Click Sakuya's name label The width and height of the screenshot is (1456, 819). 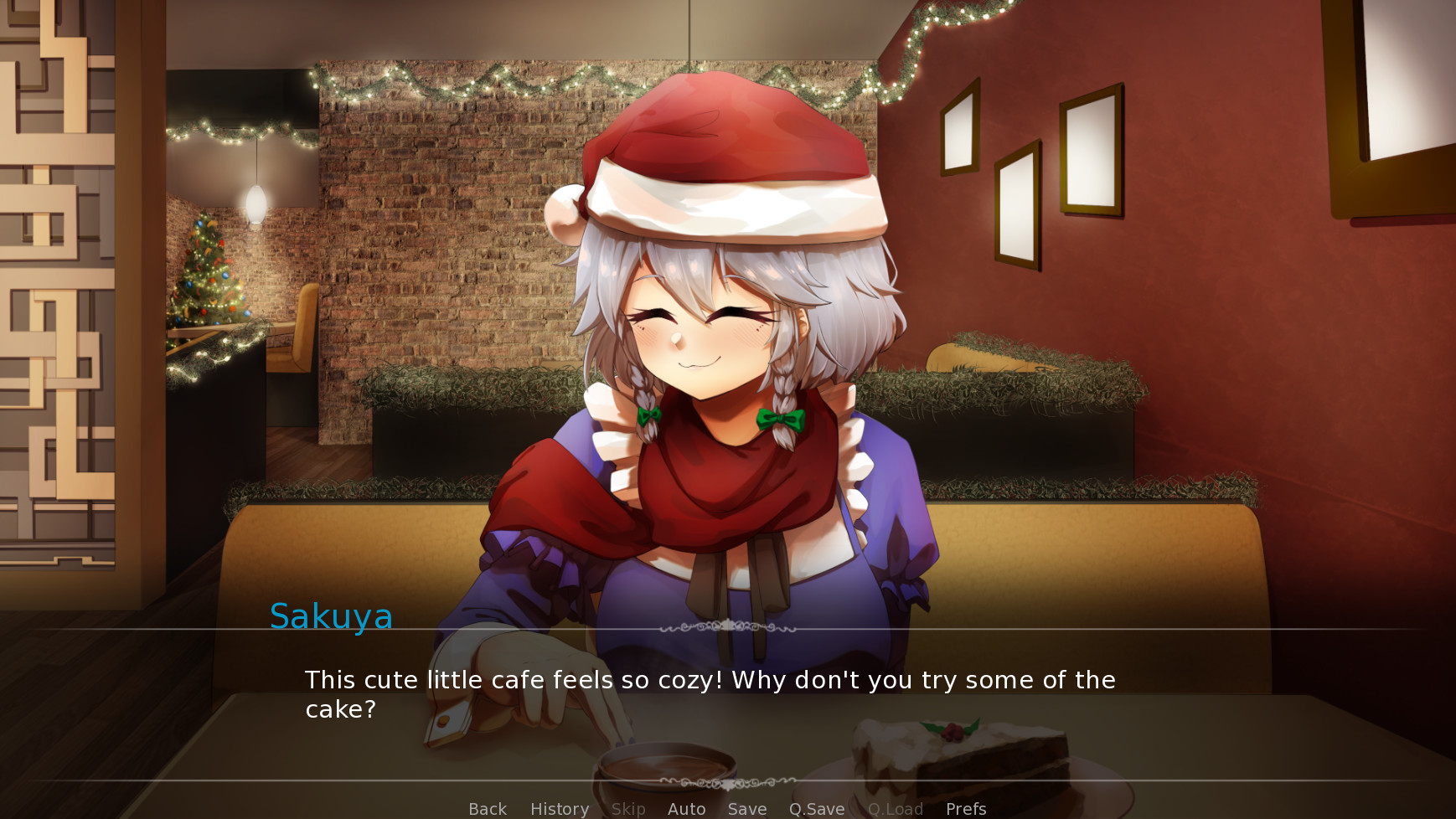pyautogui.click(x=331, y=617)
